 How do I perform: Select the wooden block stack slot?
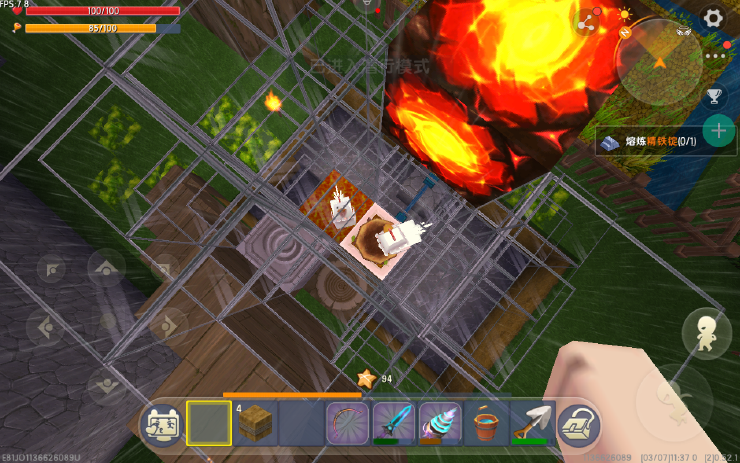coord(256,424)
